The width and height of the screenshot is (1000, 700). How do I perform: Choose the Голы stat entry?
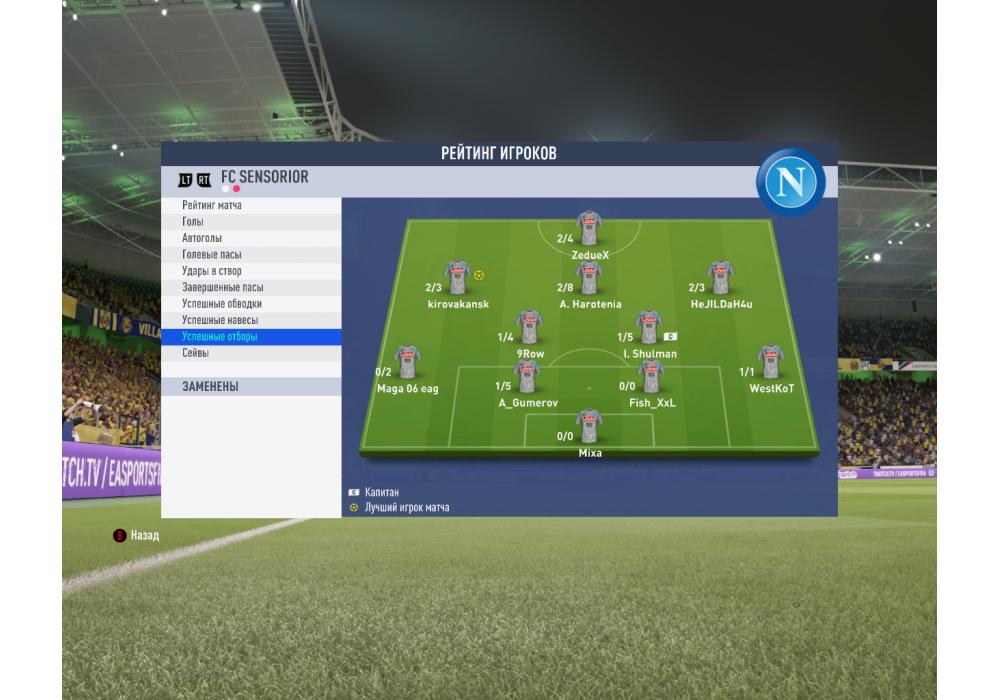click(x=250, y=222)
